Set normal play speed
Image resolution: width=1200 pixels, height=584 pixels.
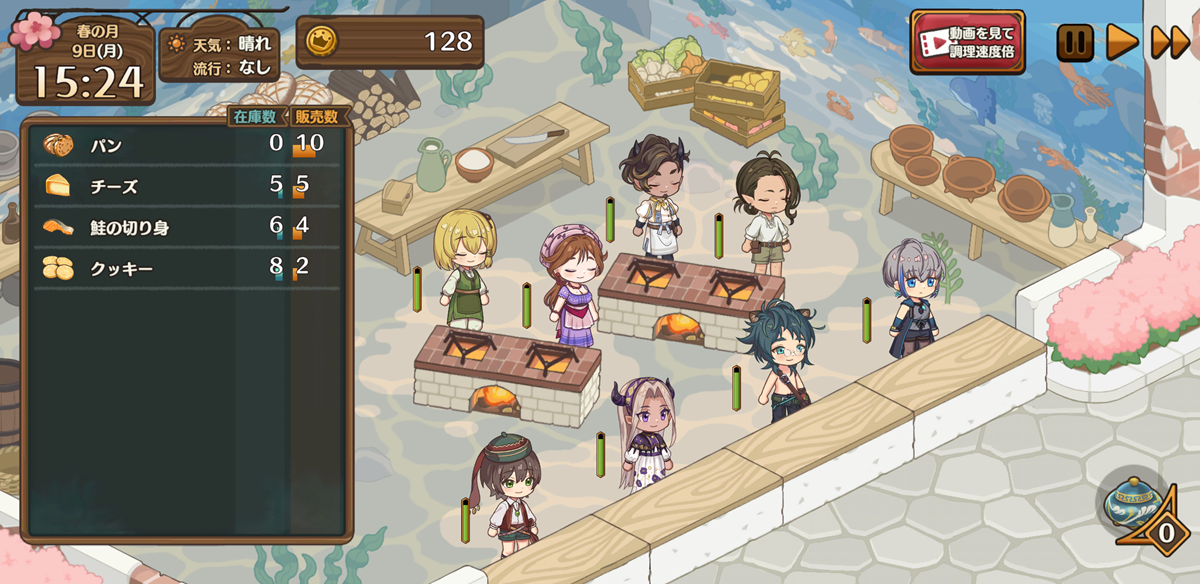(1122, 43)
